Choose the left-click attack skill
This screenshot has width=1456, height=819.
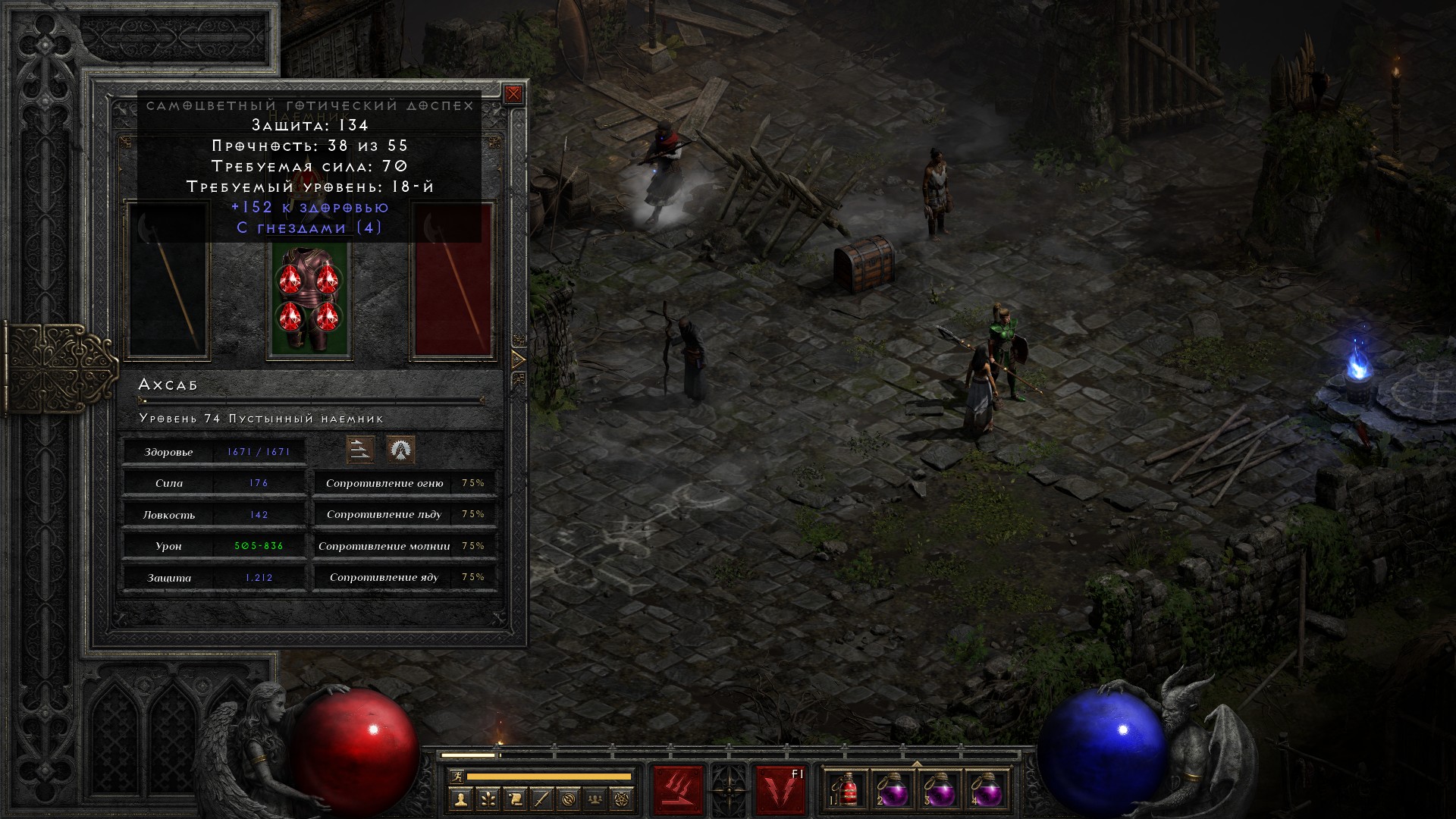point(679,791)
